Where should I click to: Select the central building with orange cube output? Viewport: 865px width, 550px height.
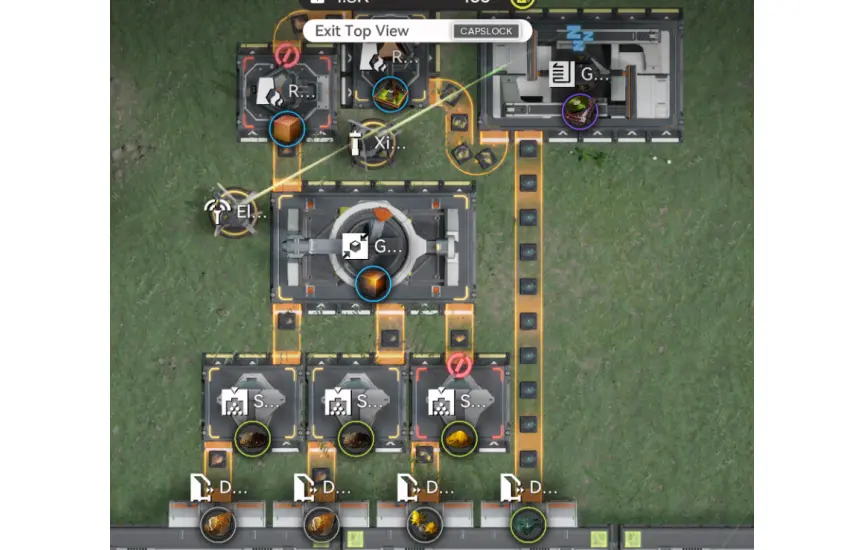click(x=373, y=245)
